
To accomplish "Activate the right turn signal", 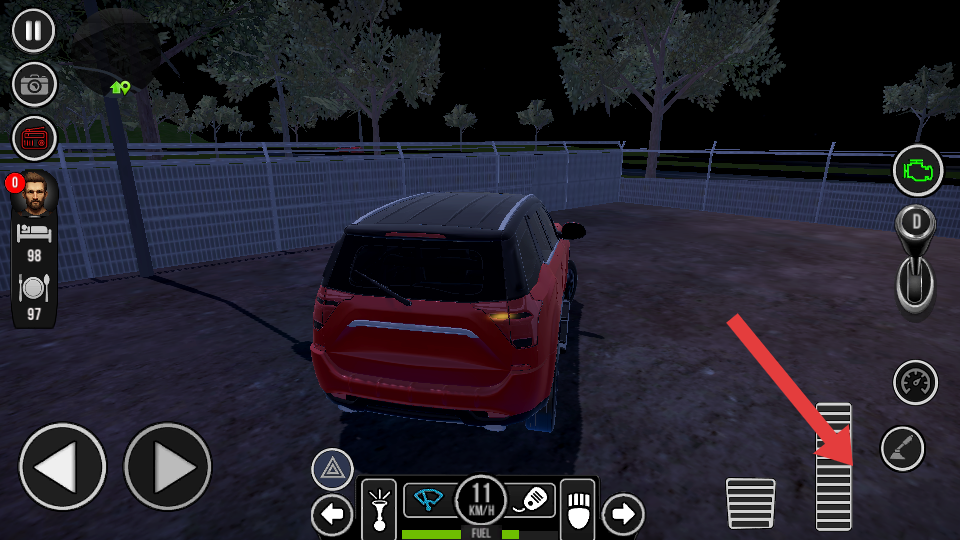I will [x=623, y=514].
